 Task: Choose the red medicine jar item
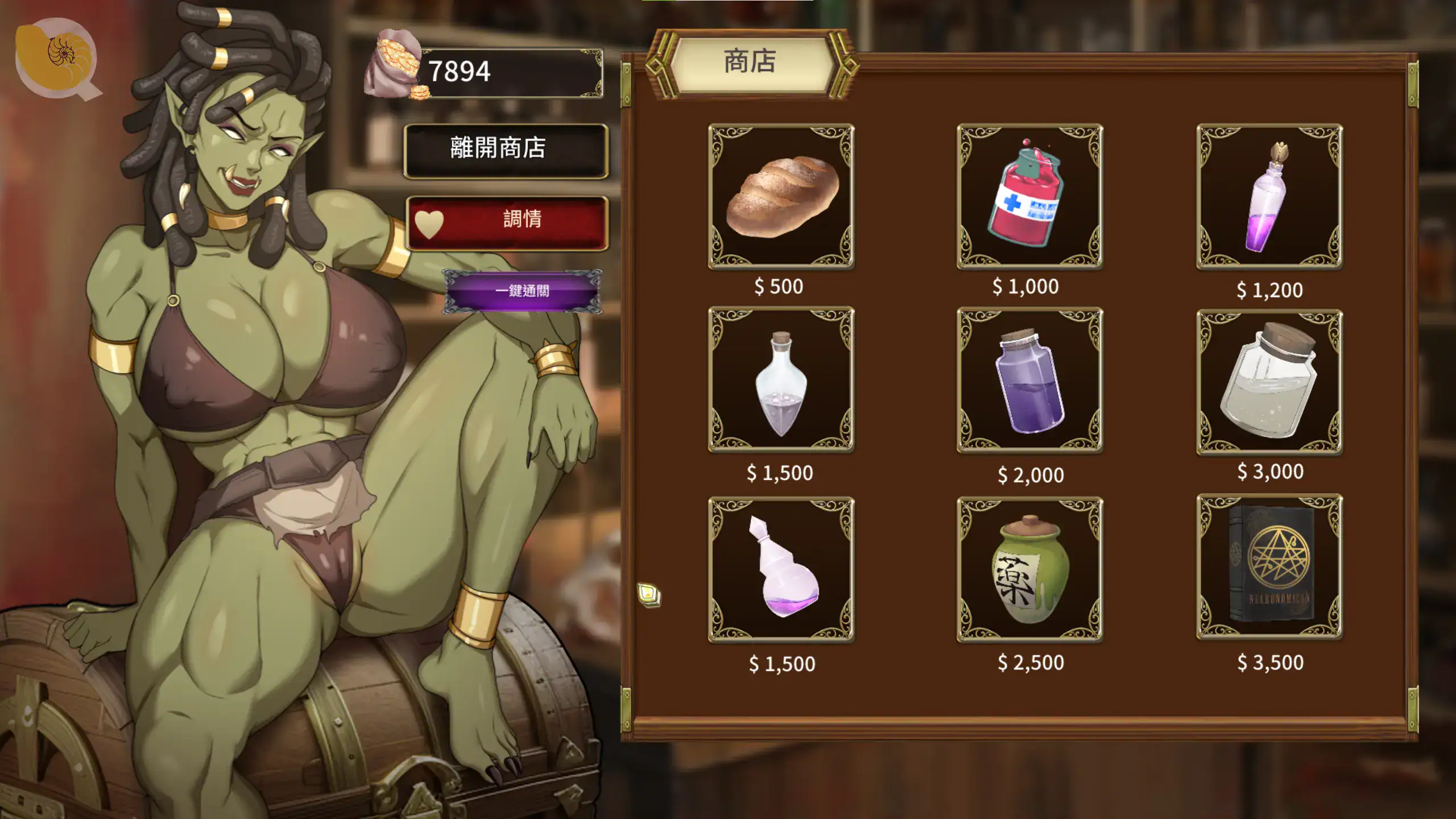click(1029, 196)
